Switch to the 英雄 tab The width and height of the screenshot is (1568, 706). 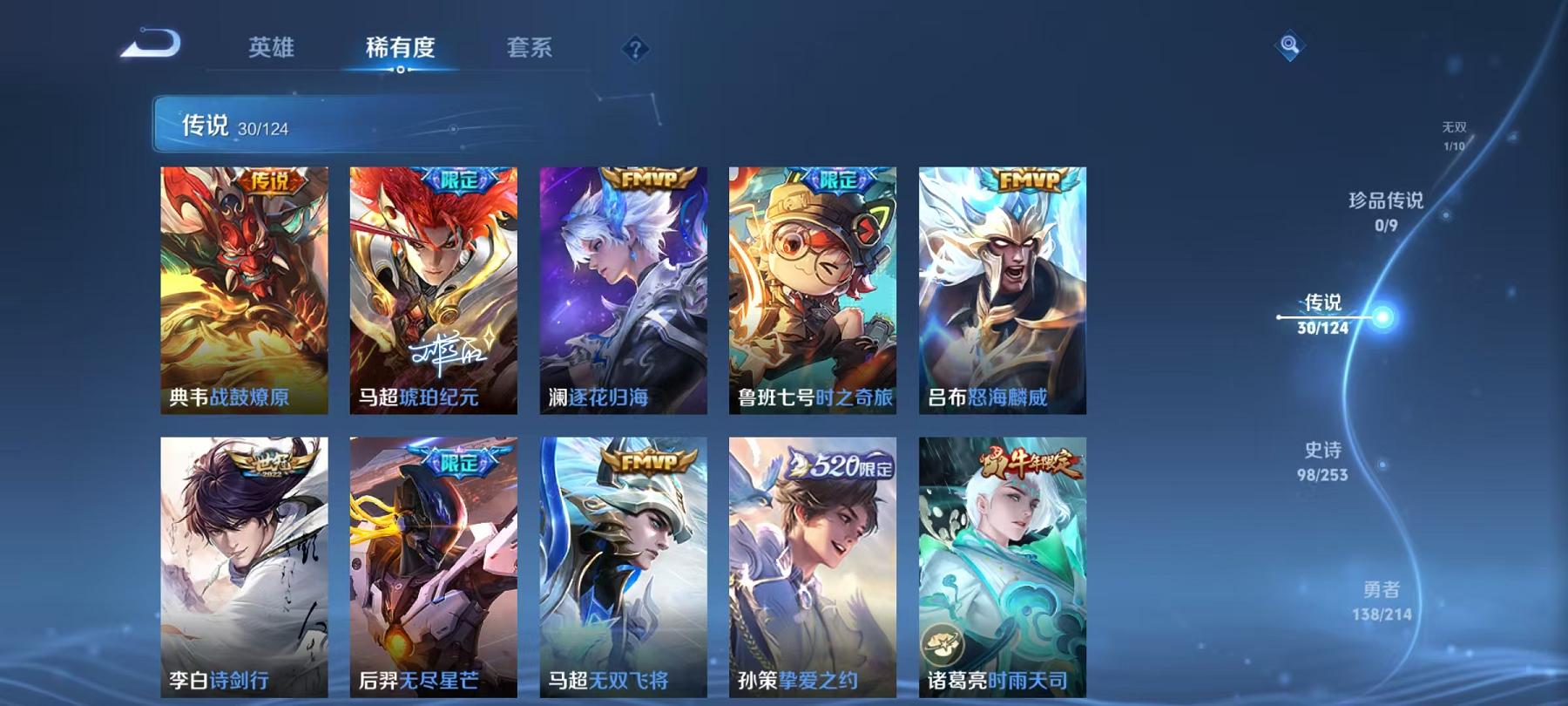tap(271, 50)
